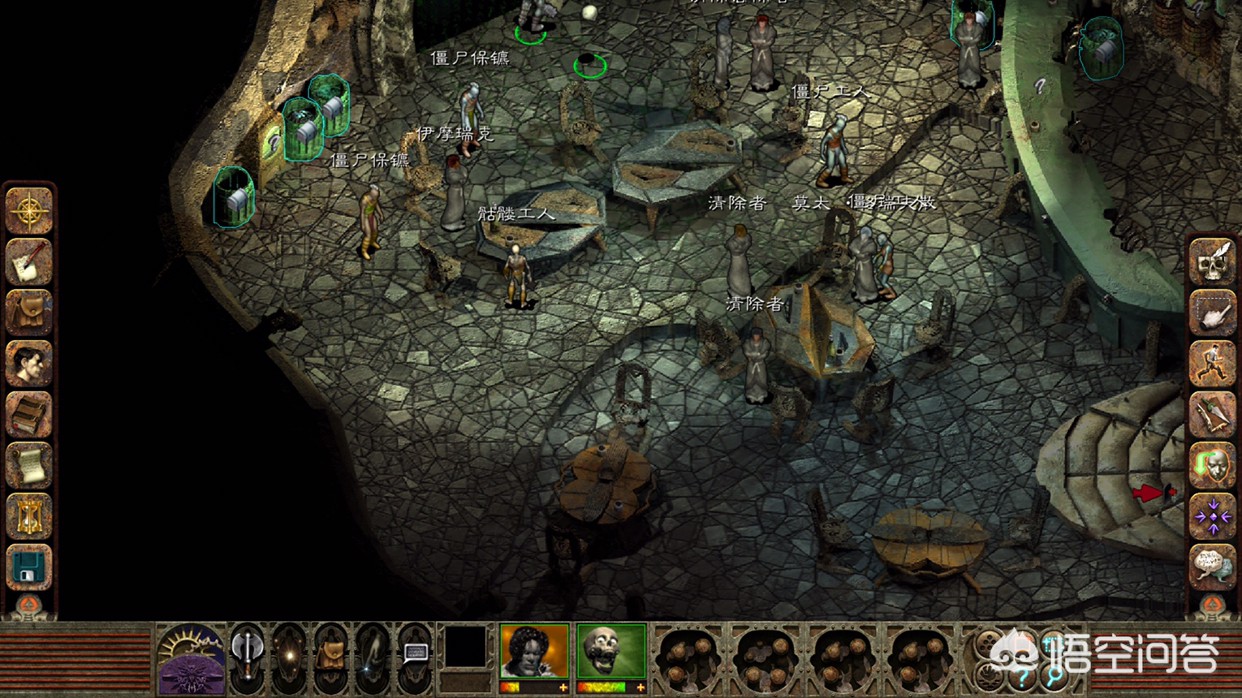Click the skull with feather button
Image resolution: width=1242 pixels, height=698 pixels.
(x=1212, y=261)
